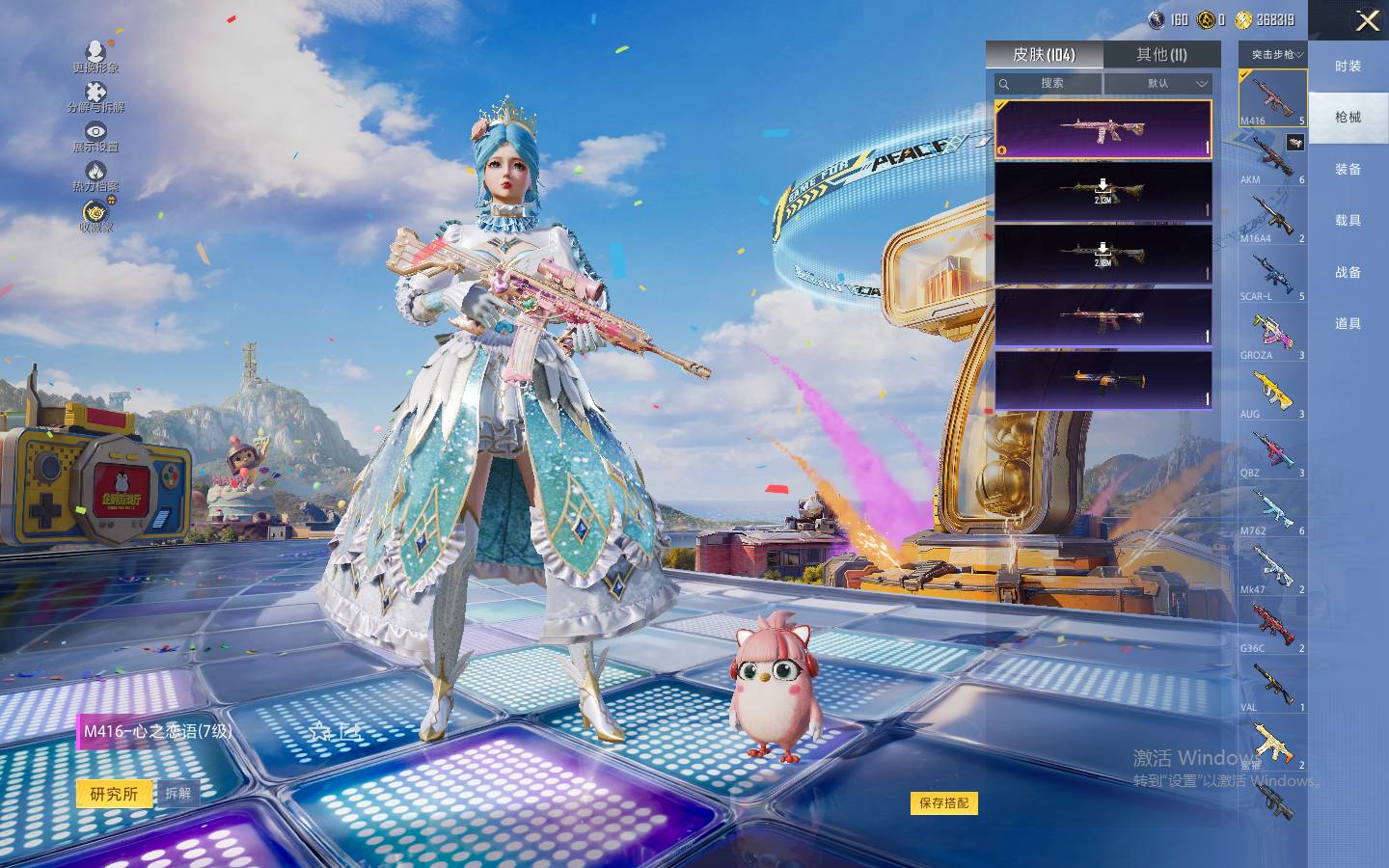Open the 研究所 button
The height and width of the screenshot is (868, 1389).
pyautogui.click(x=114, y=794)
